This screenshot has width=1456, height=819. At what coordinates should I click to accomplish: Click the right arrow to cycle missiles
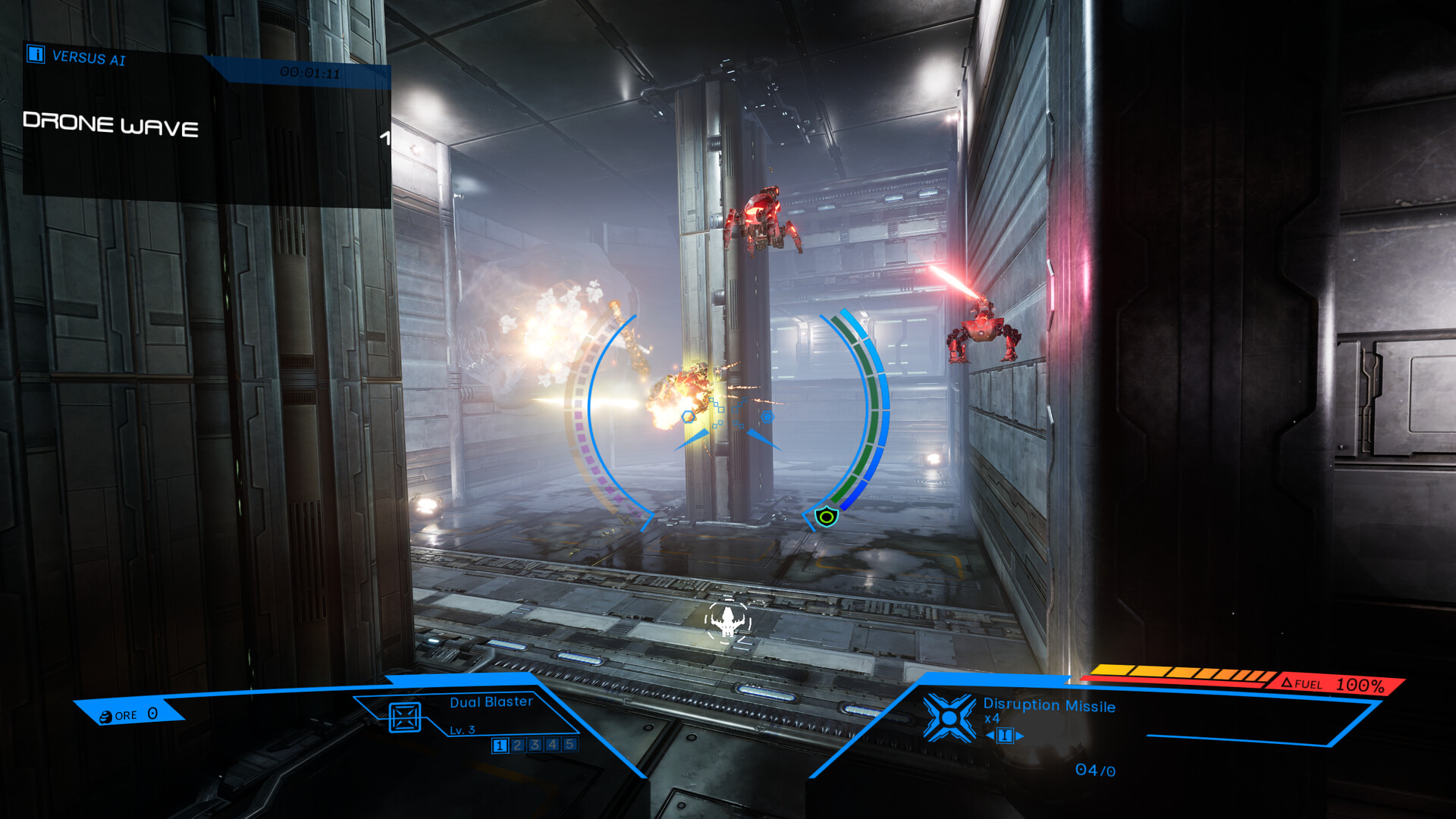[1019, 736]
